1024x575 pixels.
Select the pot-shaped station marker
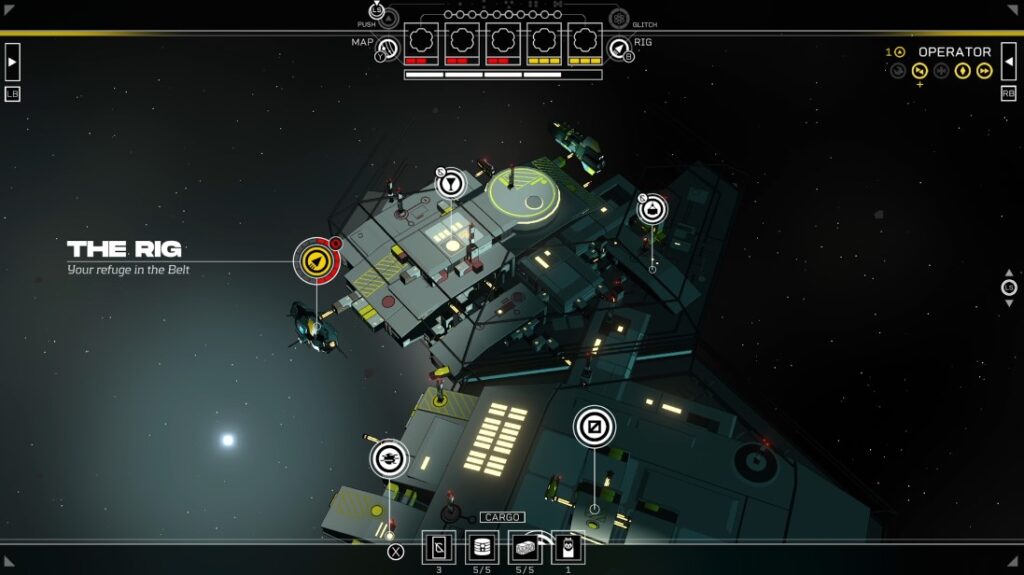pos(652,209)
